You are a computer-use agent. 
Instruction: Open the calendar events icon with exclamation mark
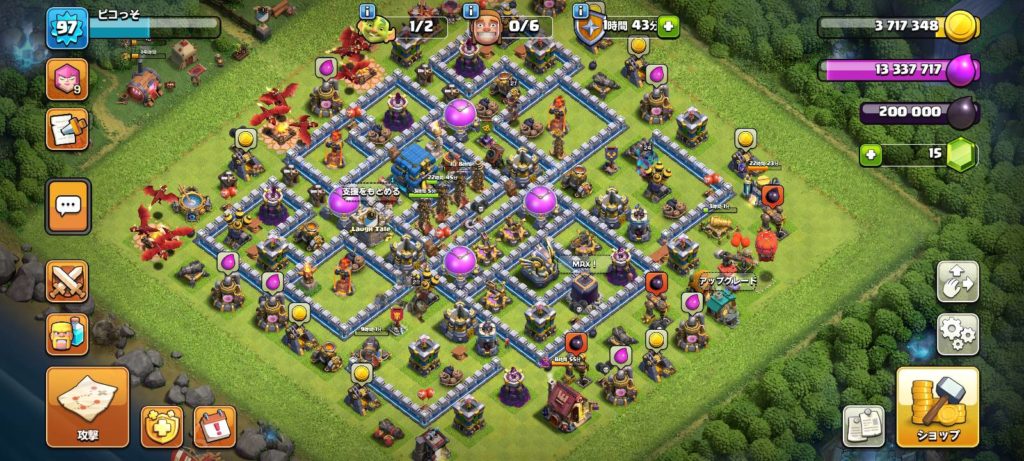(214, 425)
